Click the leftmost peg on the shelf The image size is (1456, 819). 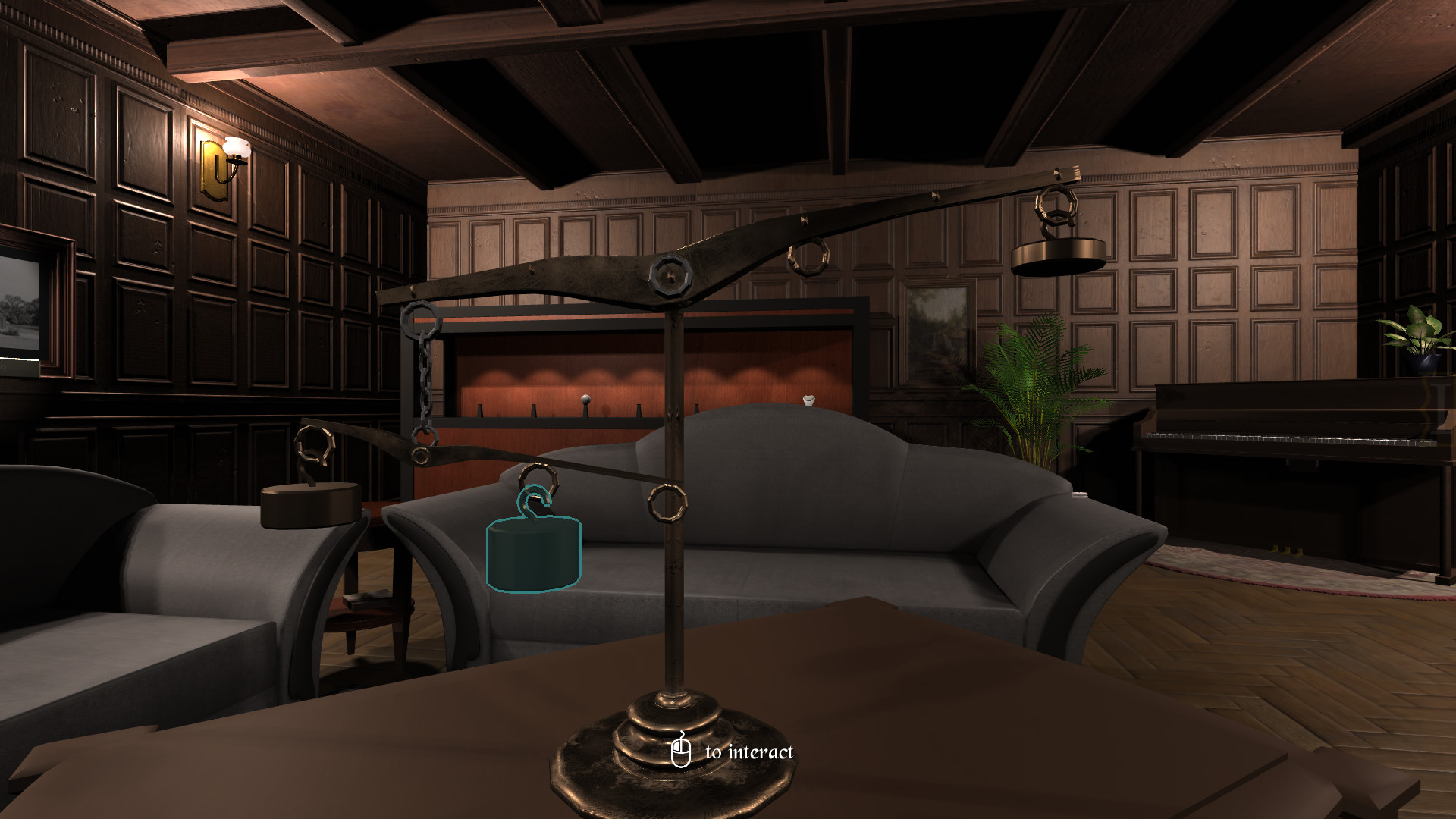click(x=480, y=410)
